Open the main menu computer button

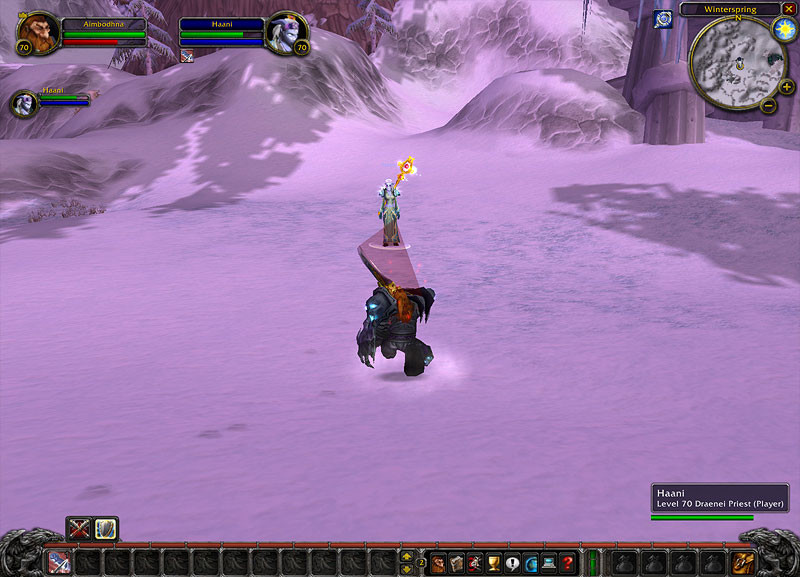pyautogui.click(x=549, y=563)
